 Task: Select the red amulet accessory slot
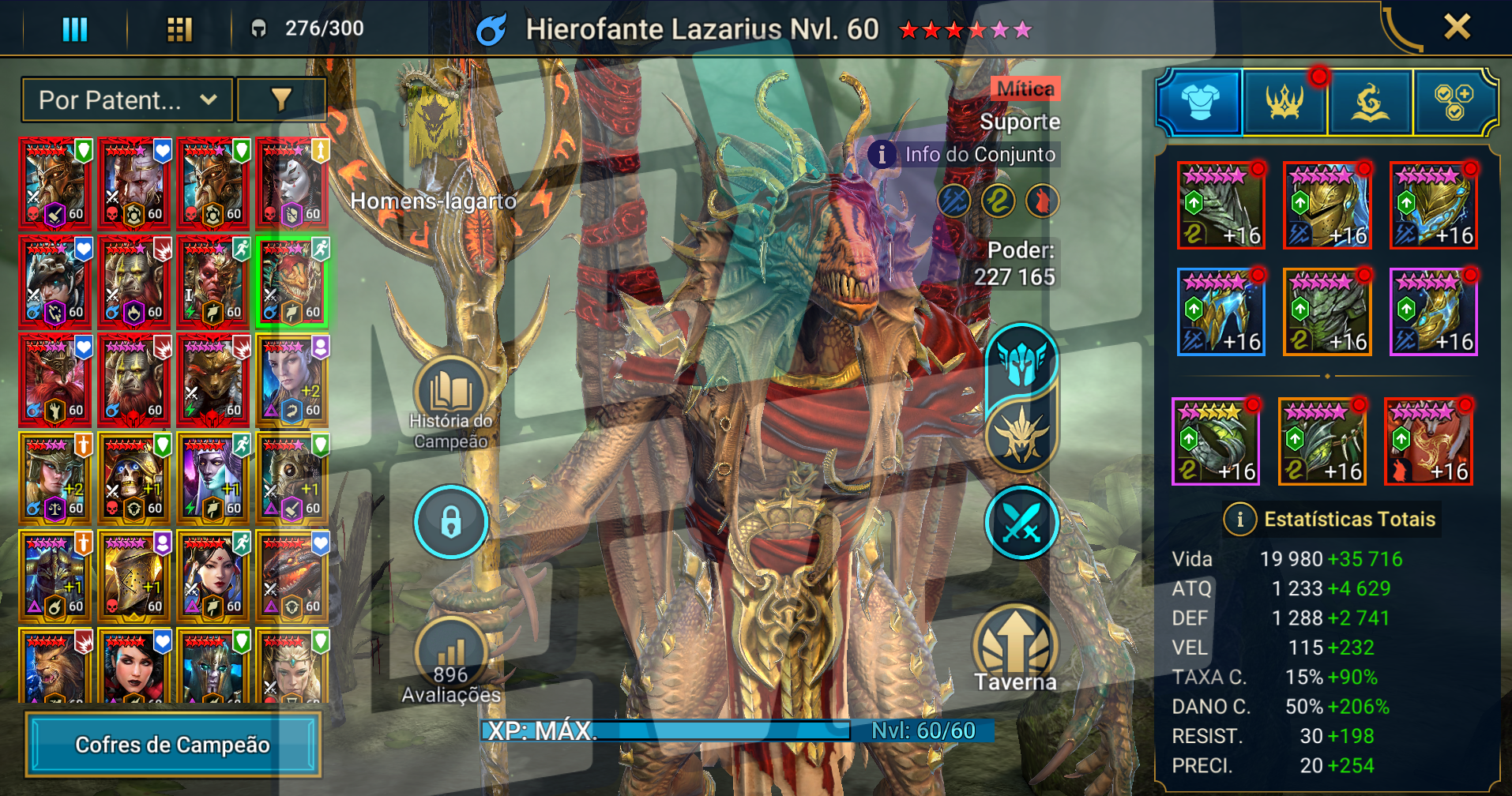[1428, 442]
